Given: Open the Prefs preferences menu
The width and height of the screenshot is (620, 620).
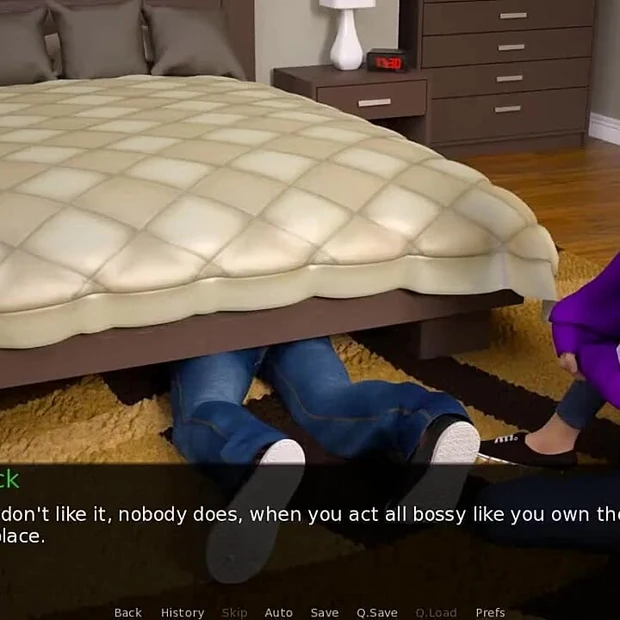Looking at the screenshot, I should pos(490,612).
